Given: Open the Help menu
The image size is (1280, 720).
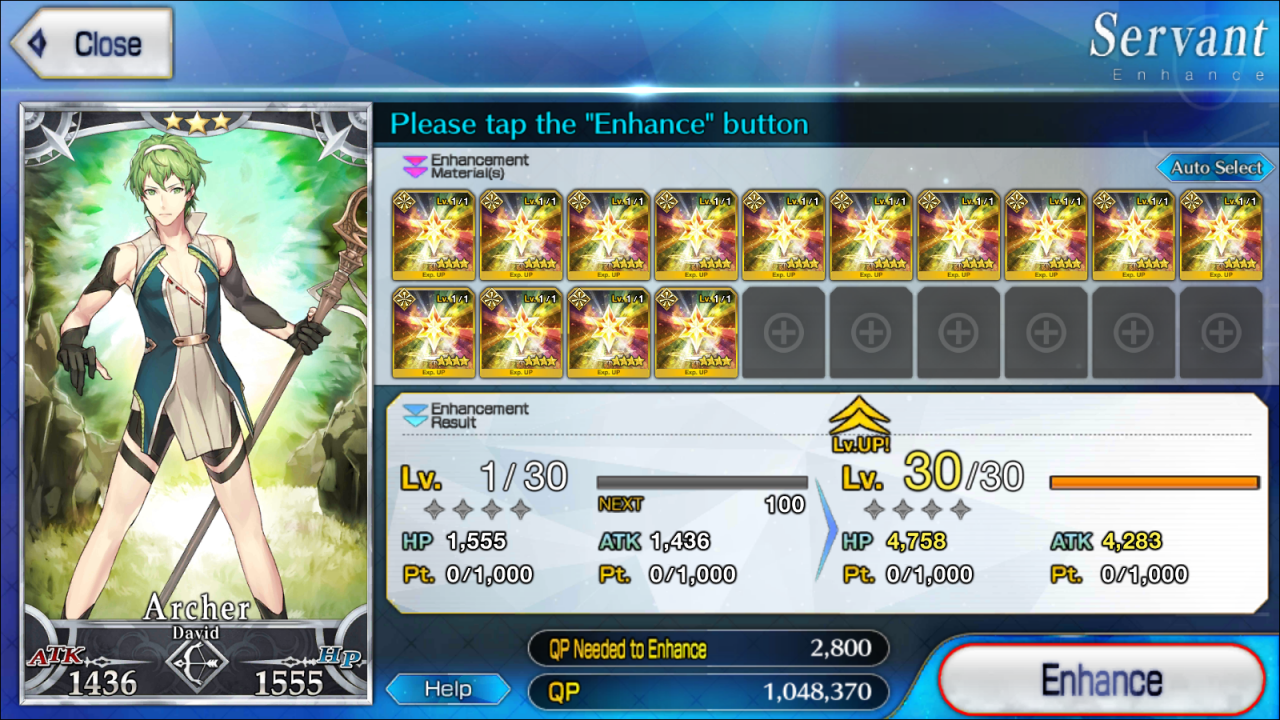Looking at the screenshot, I should coord(447,689).
